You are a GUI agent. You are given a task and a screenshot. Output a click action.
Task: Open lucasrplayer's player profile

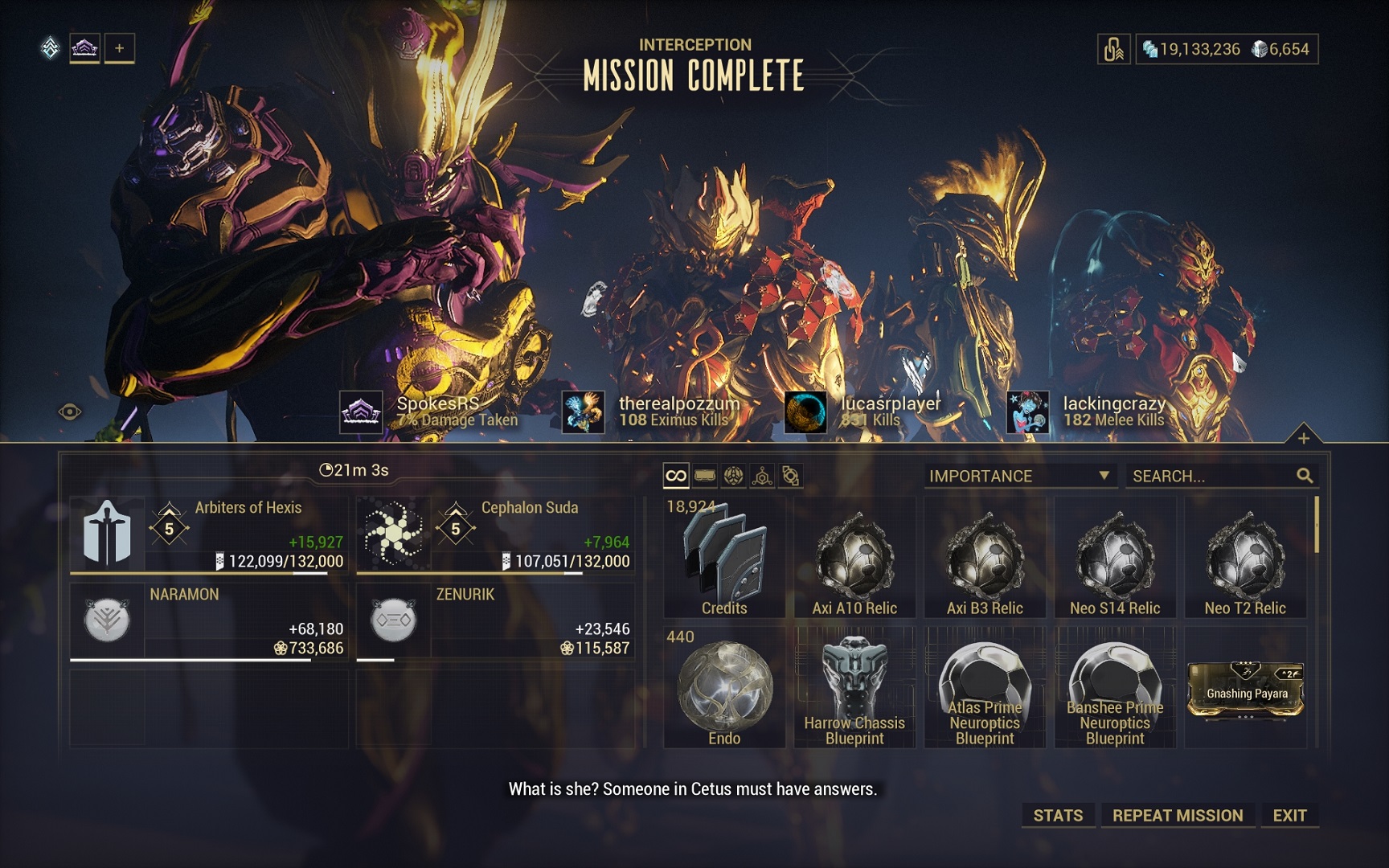click(805, 411)
